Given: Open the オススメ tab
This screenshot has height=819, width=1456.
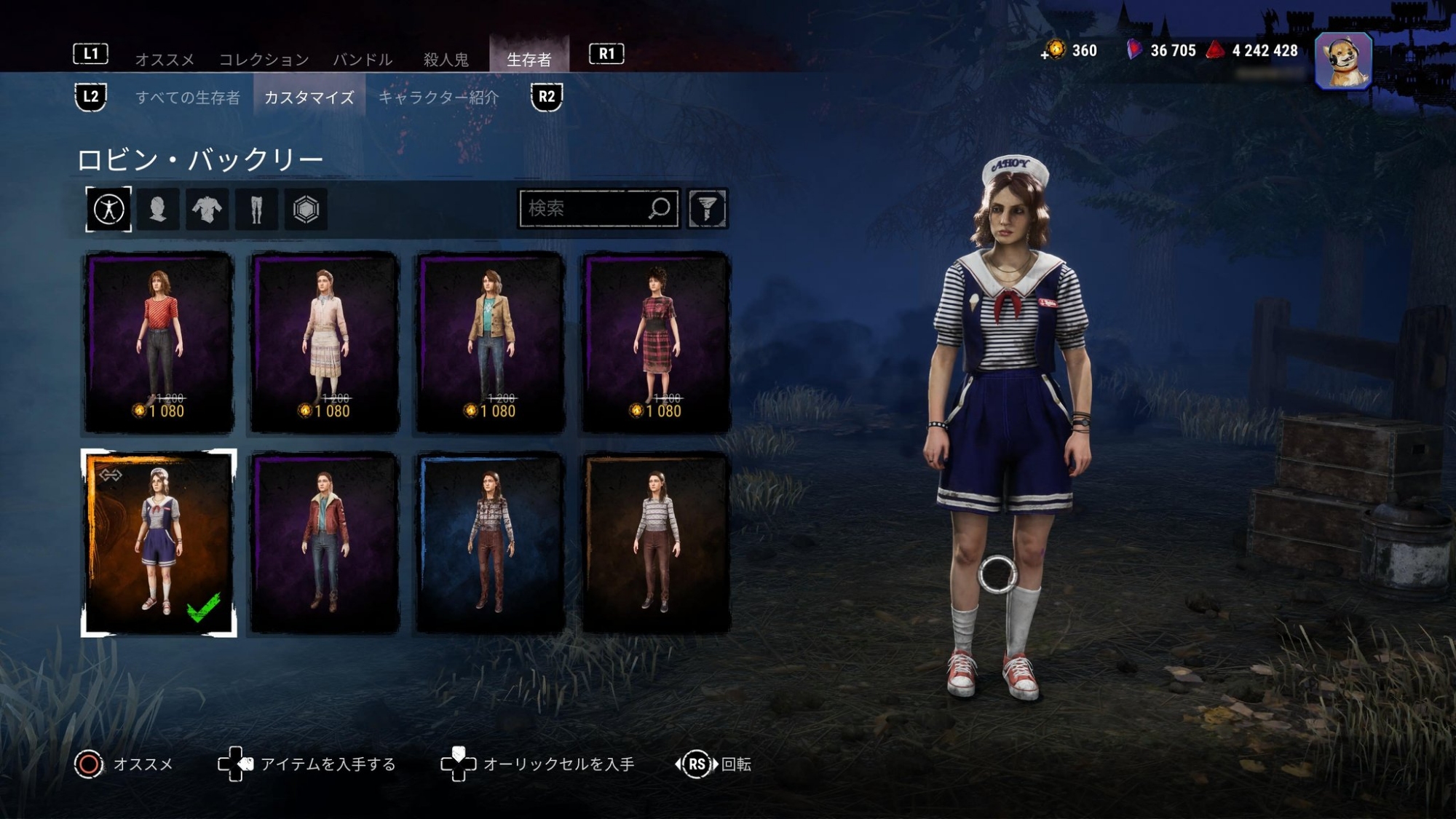Looking at the screenshot, I should 165,59.
